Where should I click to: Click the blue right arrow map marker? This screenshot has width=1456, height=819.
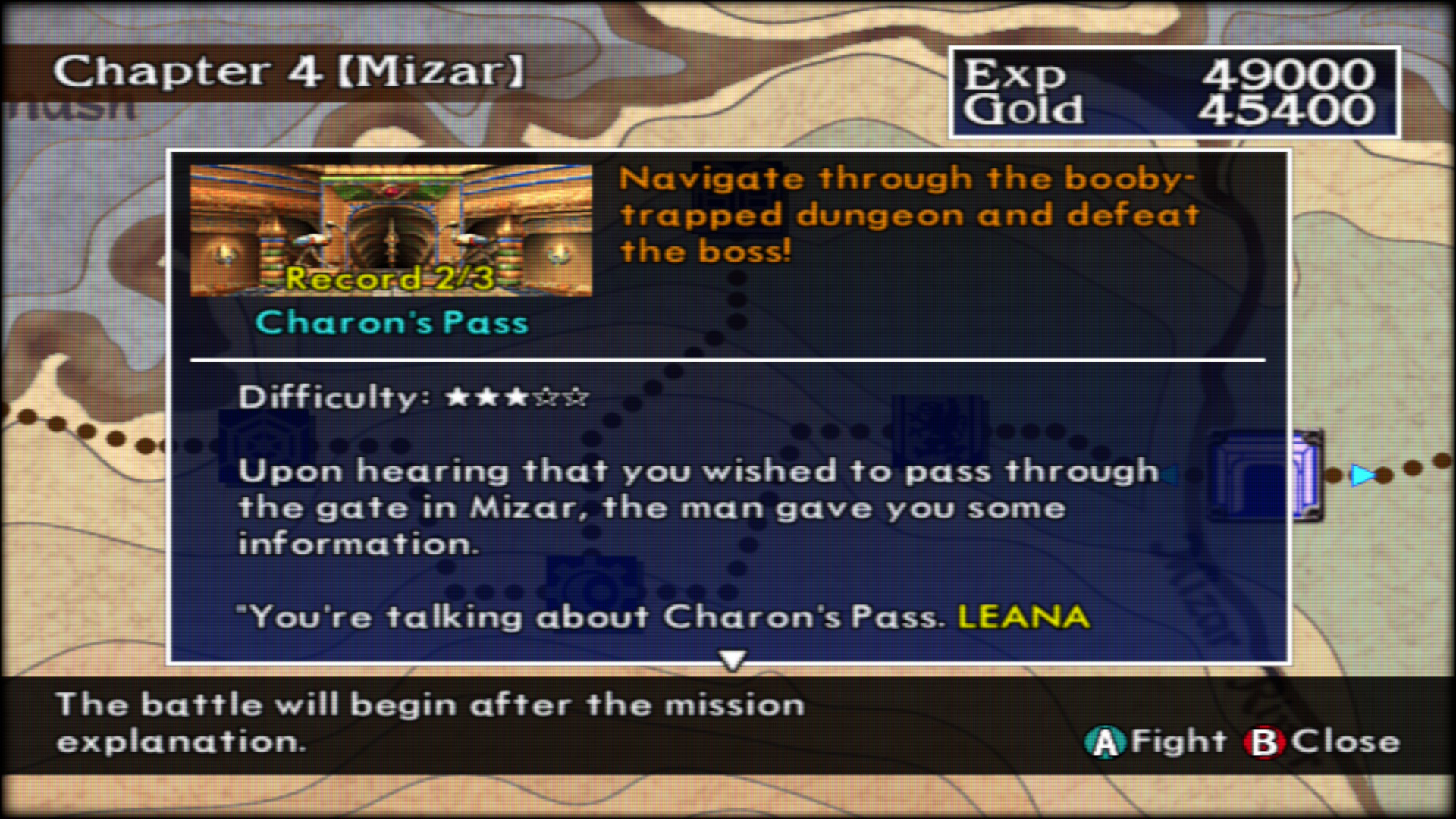(1363, 475)
